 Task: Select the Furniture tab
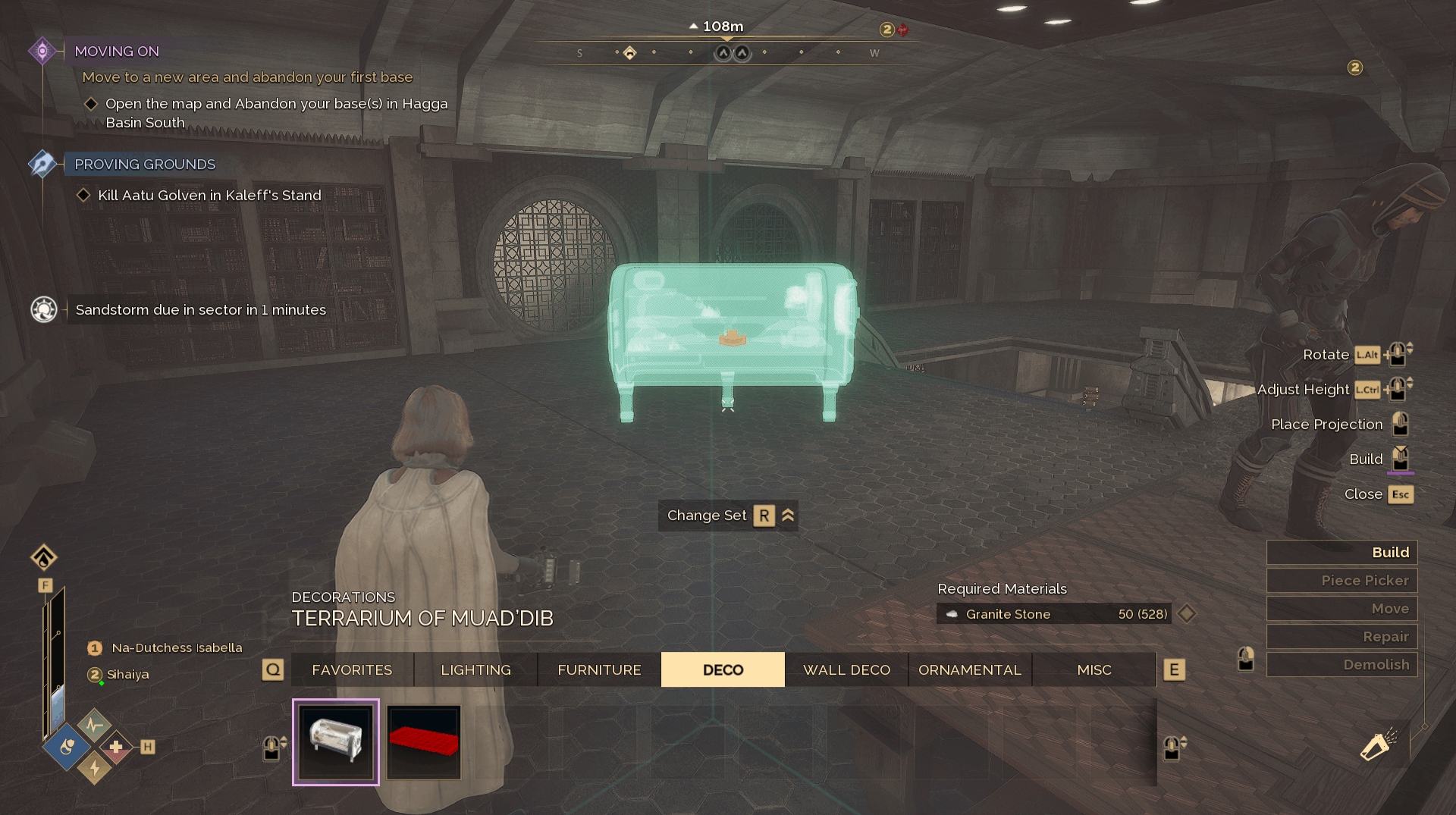599,670
